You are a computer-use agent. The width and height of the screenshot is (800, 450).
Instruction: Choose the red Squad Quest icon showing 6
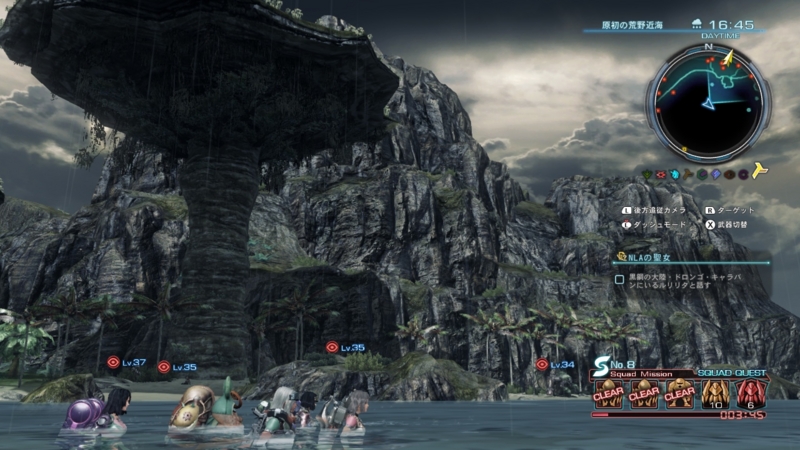749,393
